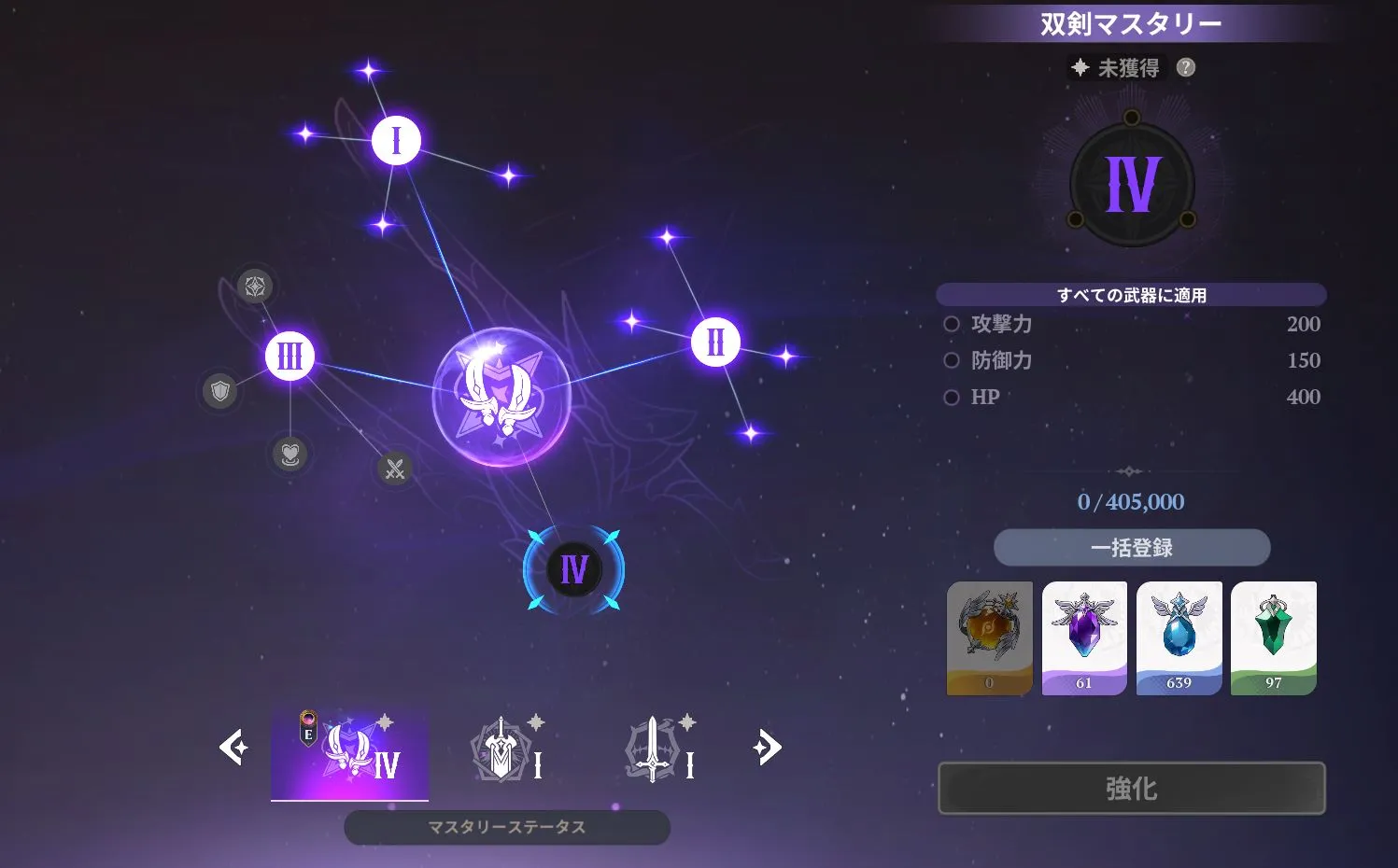Select mastery node I on the star map

click(x=395, y=139)
